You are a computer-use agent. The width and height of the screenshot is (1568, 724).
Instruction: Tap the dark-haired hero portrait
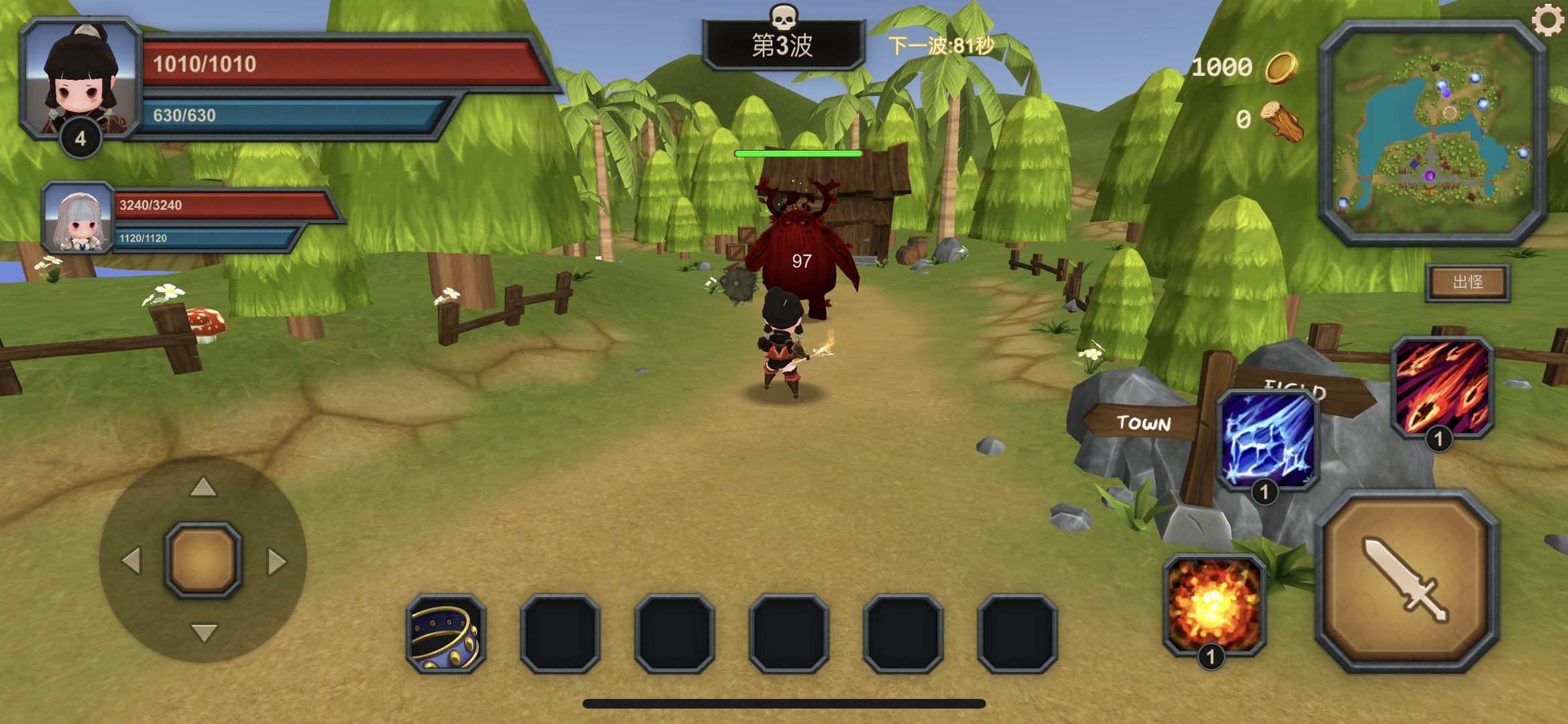tap(80, 77)
